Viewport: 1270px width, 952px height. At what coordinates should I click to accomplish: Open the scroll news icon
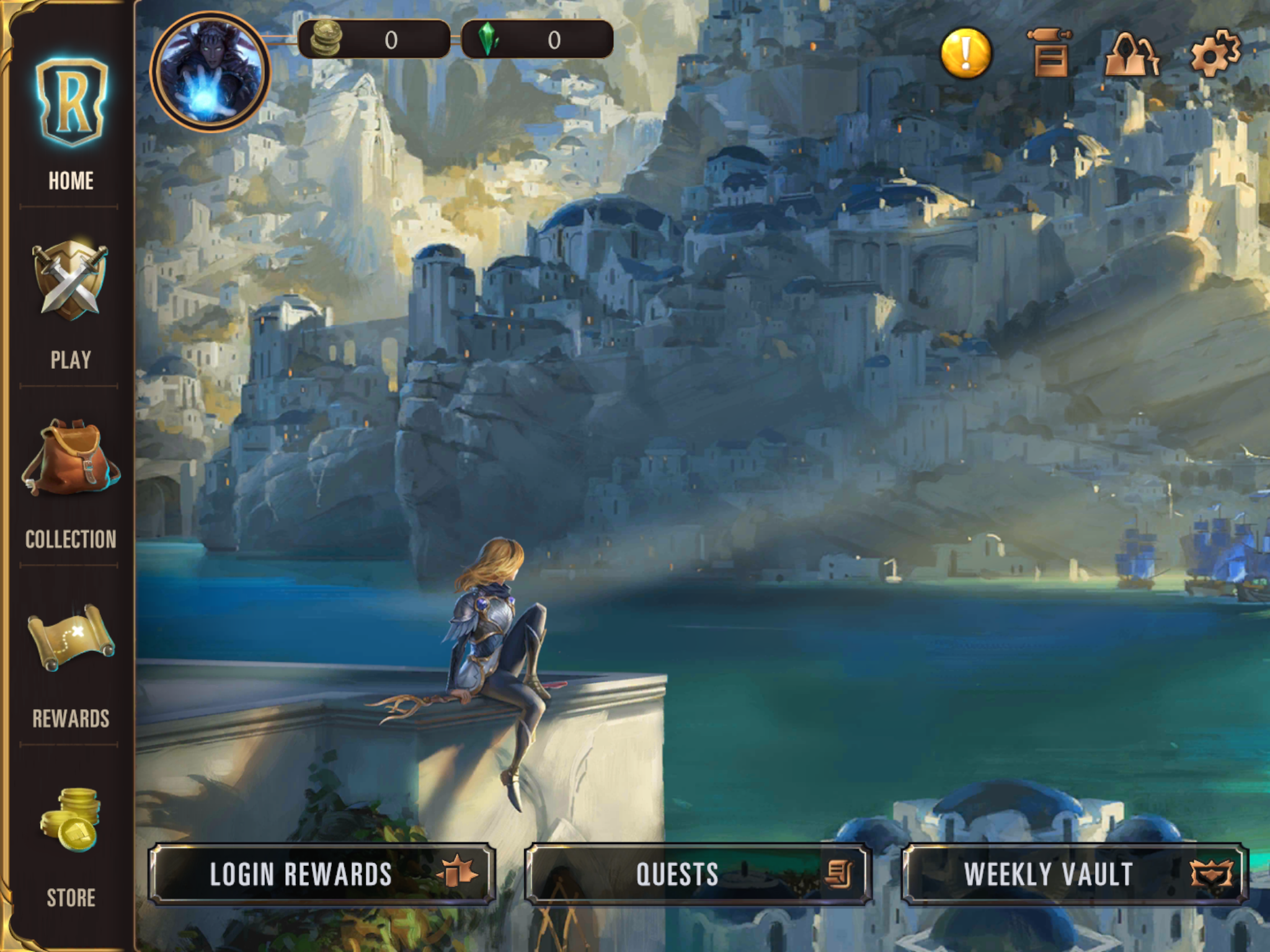tap(1049, 53)
